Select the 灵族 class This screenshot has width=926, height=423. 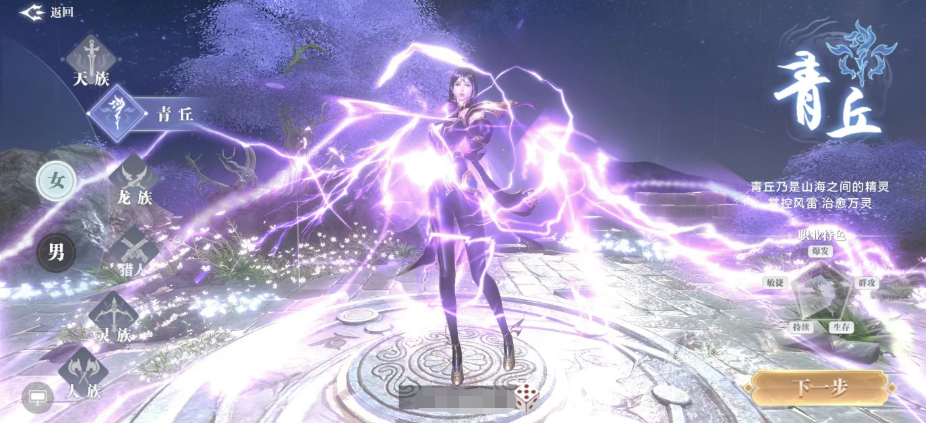(x=110, y=318)
